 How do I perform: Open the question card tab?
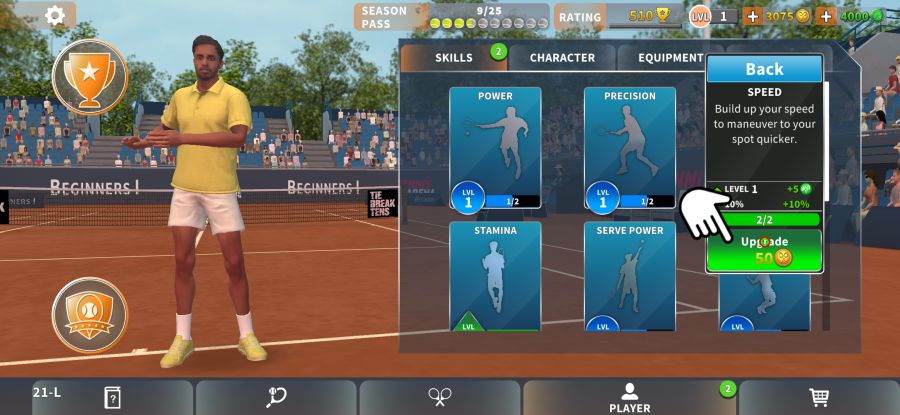pos(112,397)
